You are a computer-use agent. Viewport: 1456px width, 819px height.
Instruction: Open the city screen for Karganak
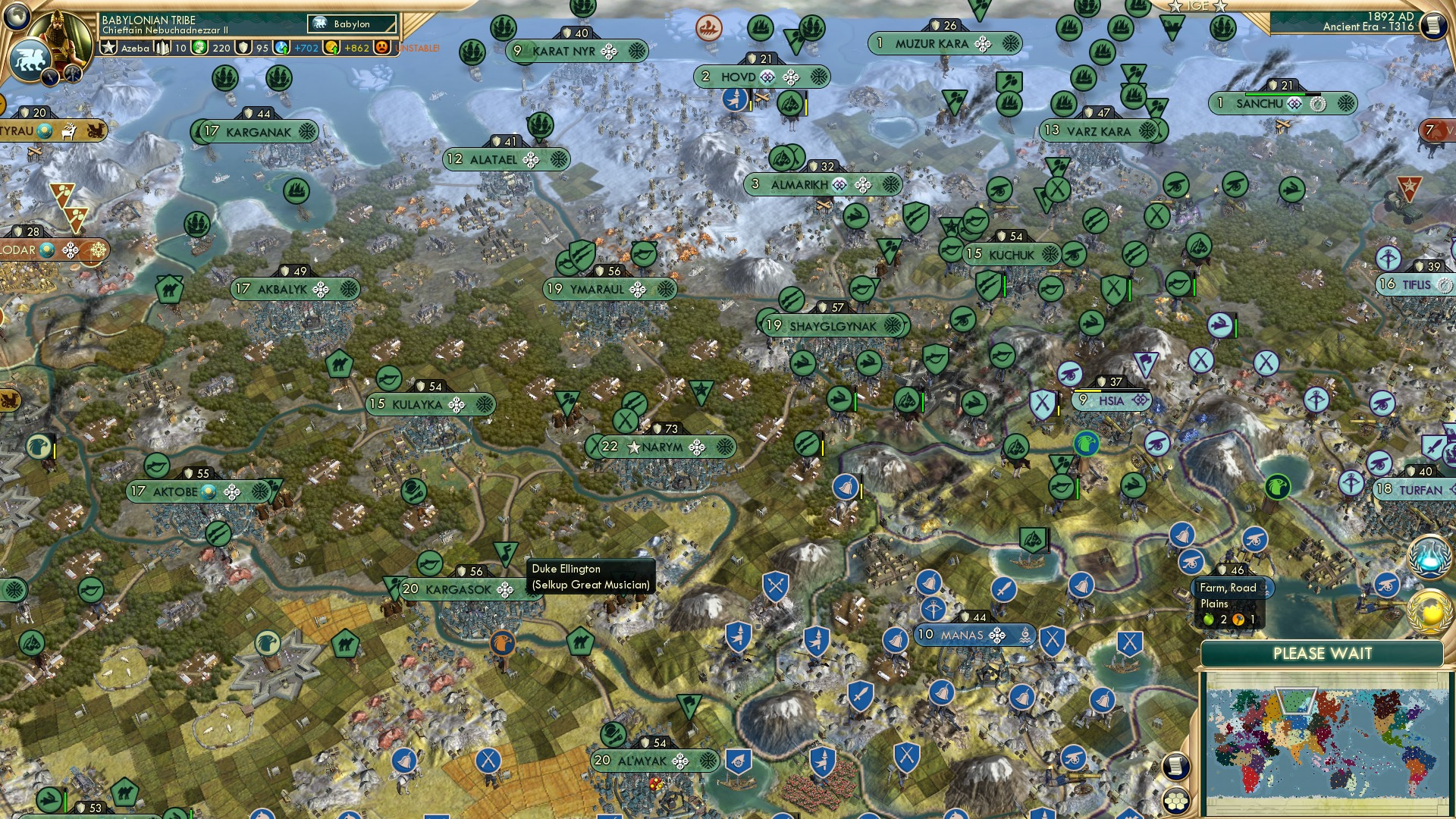[258, 131]
